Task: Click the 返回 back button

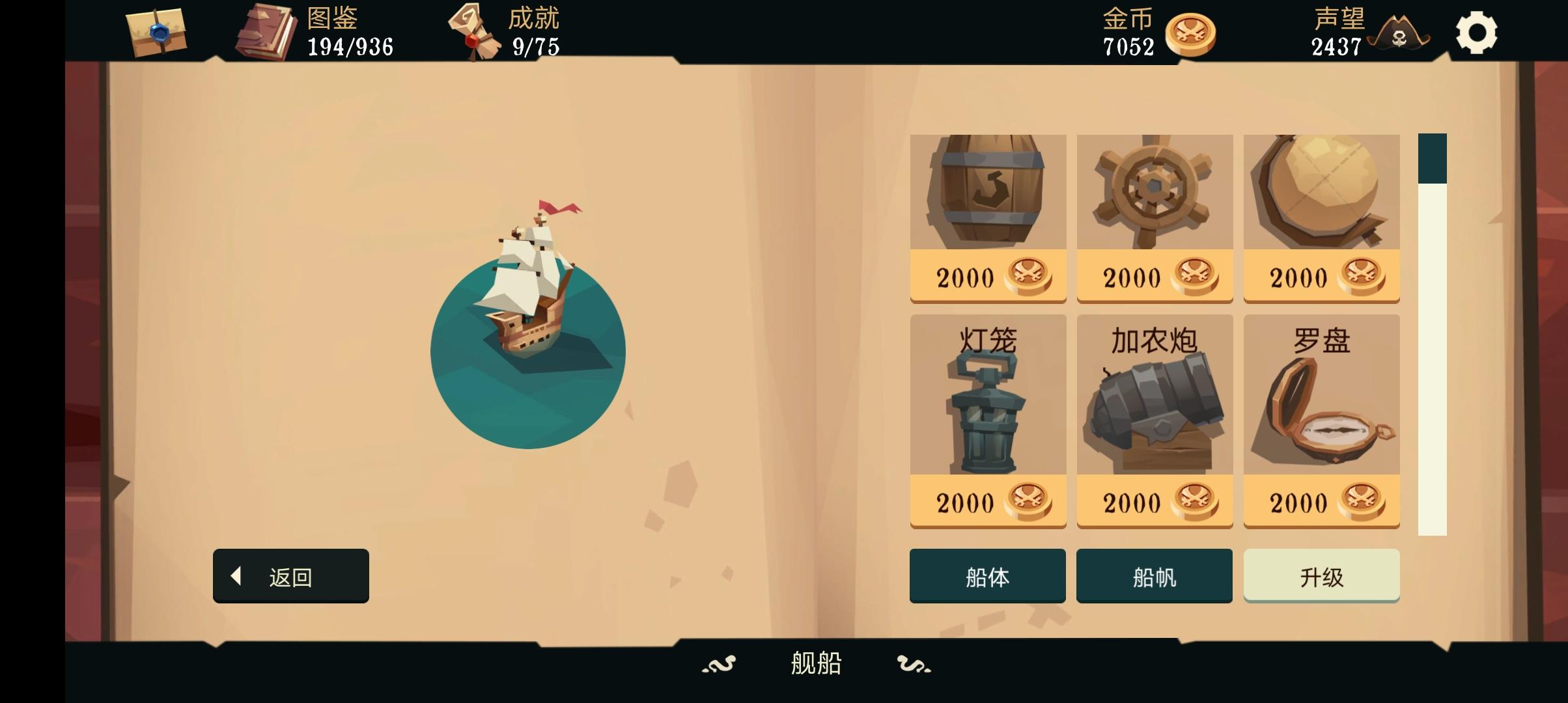Action: pyautogui.click(x=290, y=575)
